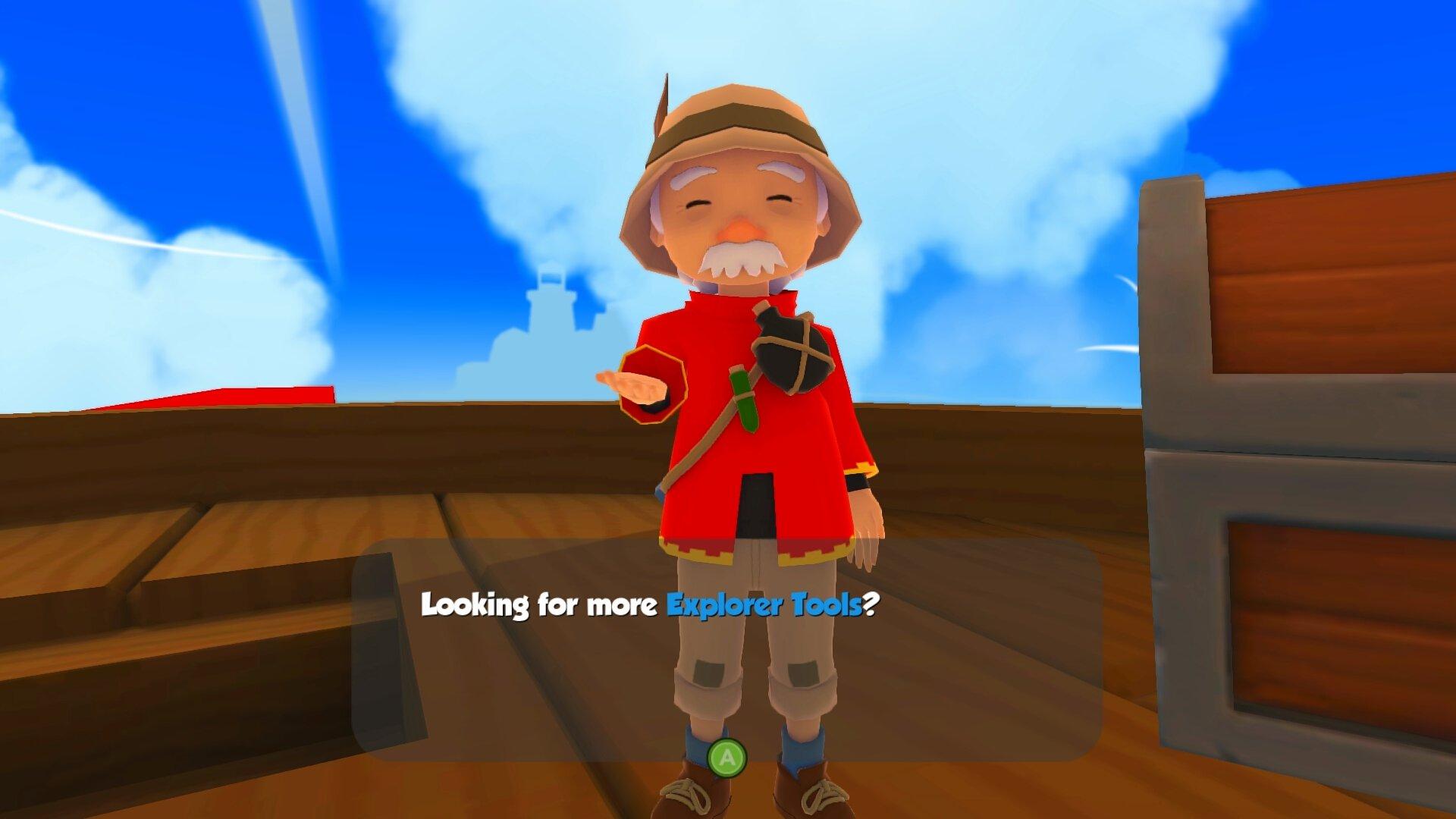The height and width of the screenshot is (819, 1456).
Task: Click the black wristband on his left arm
Action: point(859,479)
